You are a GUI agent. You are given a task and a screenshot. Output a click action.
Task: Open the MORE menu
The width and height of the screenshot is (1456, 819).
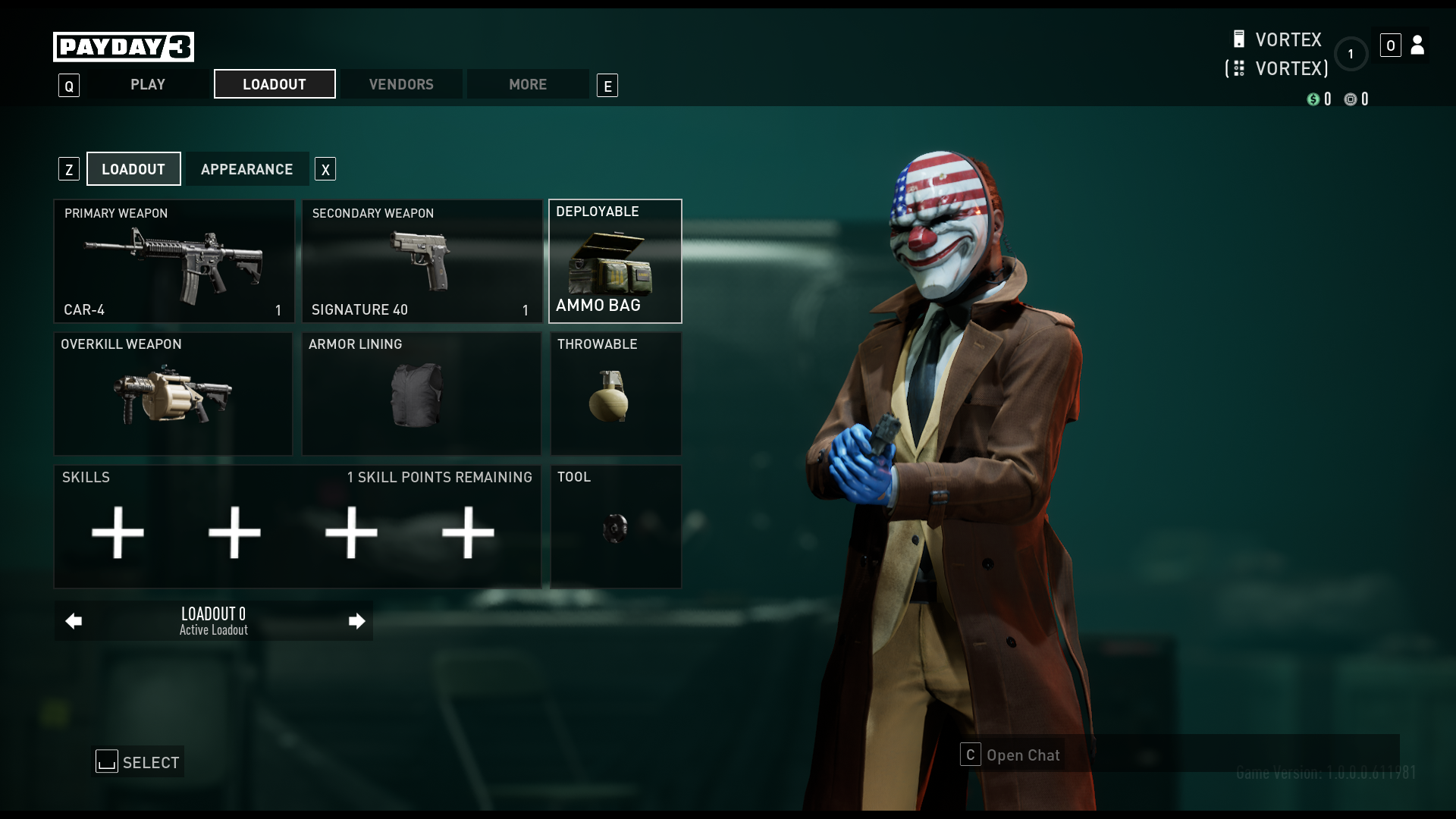(528, 84)
